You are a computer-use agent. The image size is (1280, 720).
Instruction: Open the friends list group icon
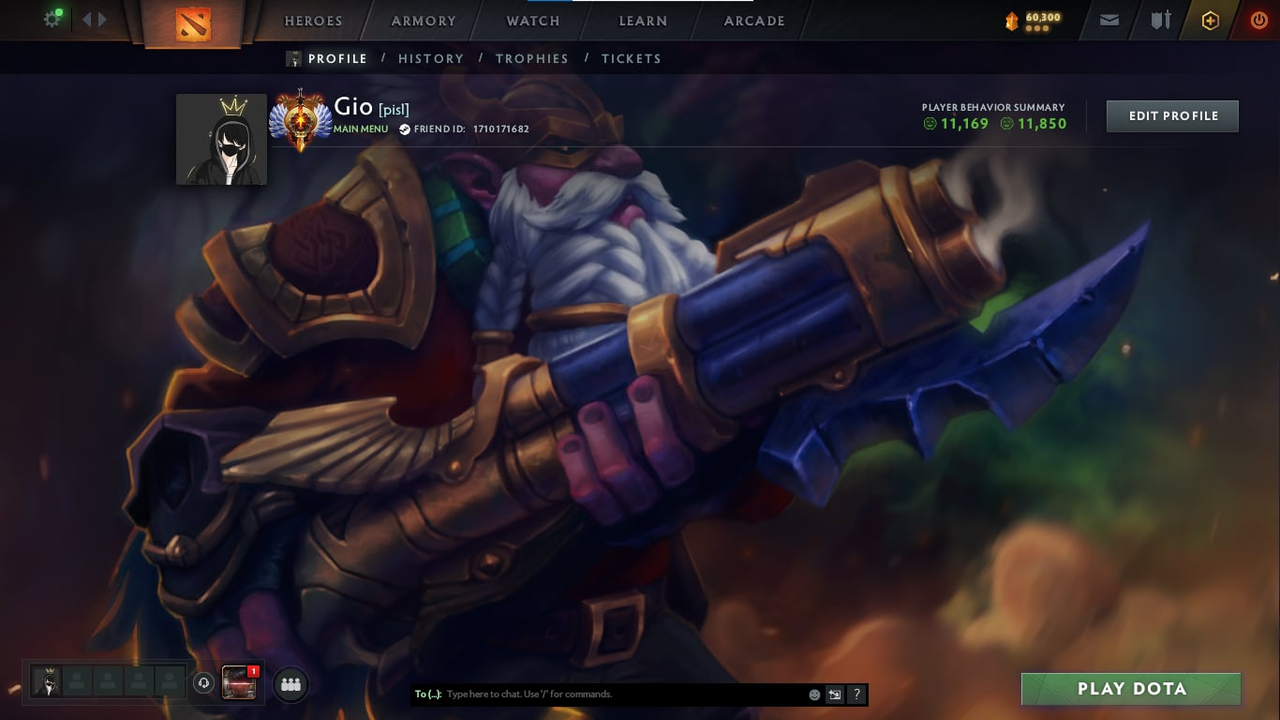click(290, 684)
